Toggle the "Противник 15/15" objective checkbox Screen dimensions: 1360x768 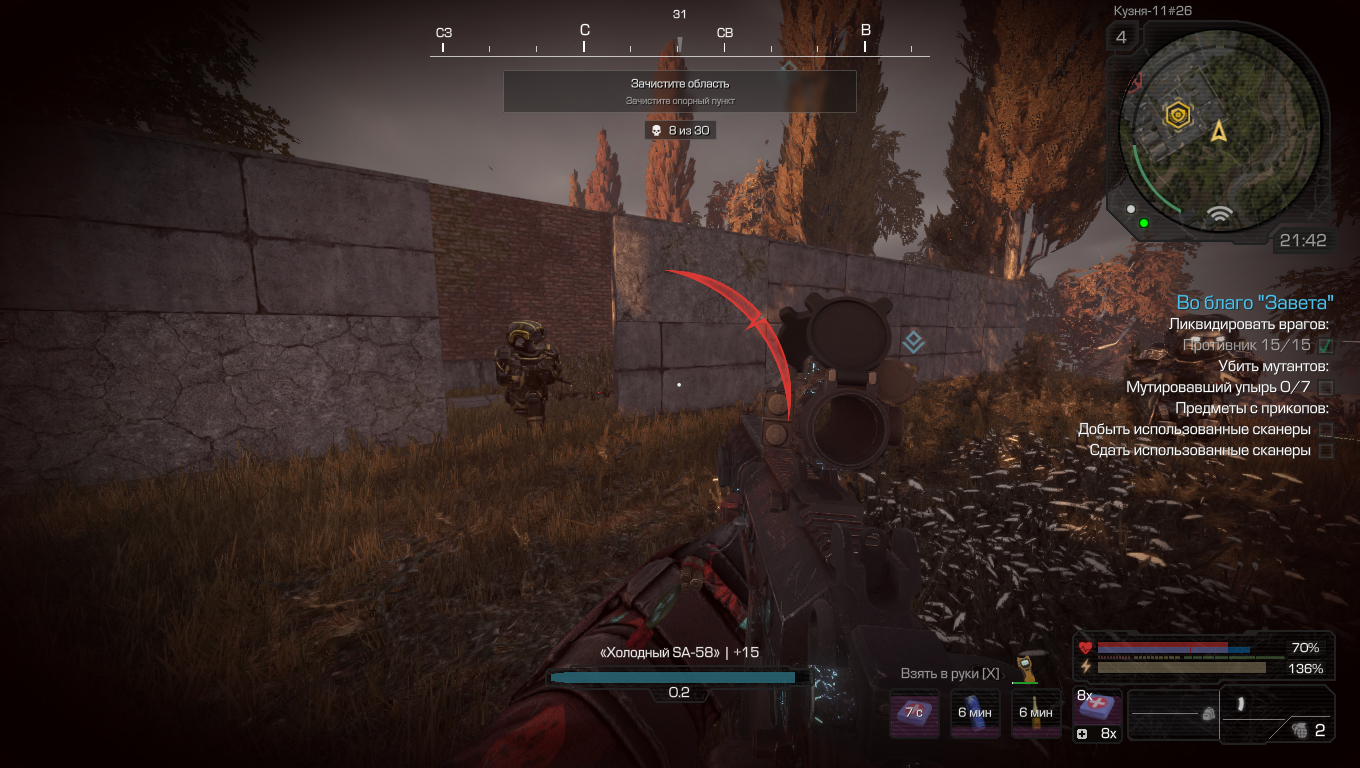pos(1326,345)
